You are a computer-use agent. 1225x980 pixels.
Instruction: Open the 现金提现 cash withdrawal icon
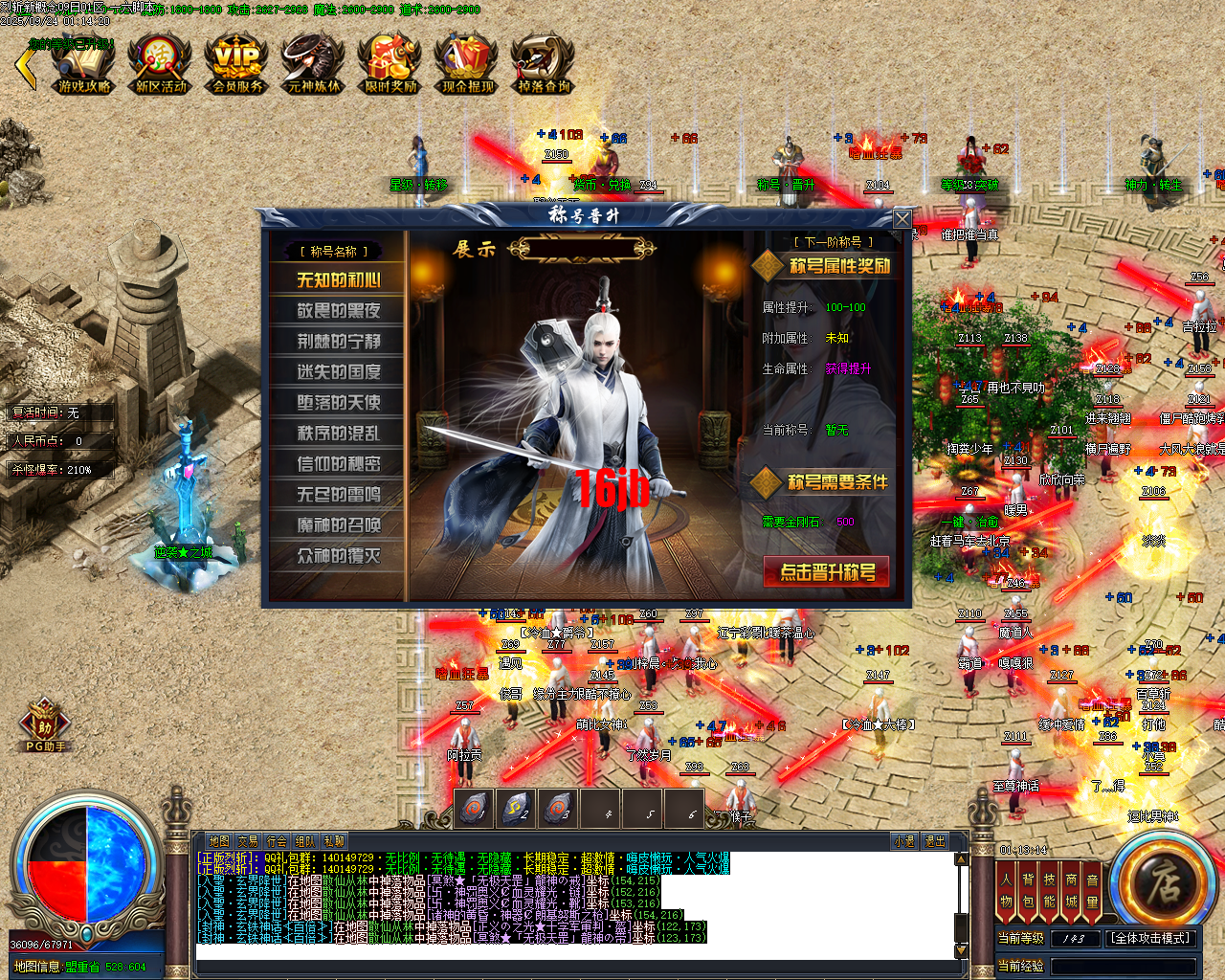[x=464, y=65]
